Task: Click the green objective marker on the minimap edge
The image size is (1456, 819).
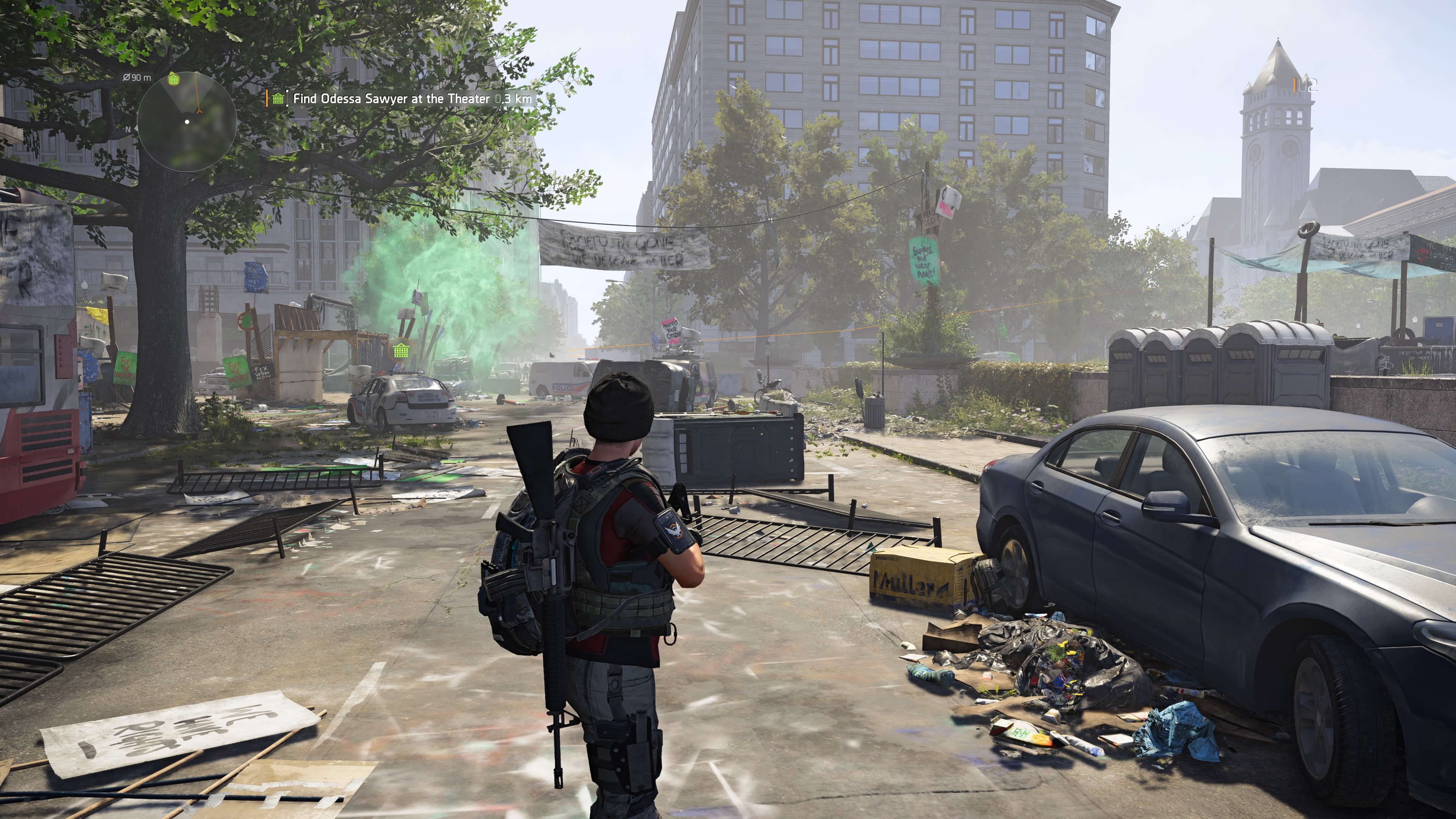Action: tap(174, 79)
